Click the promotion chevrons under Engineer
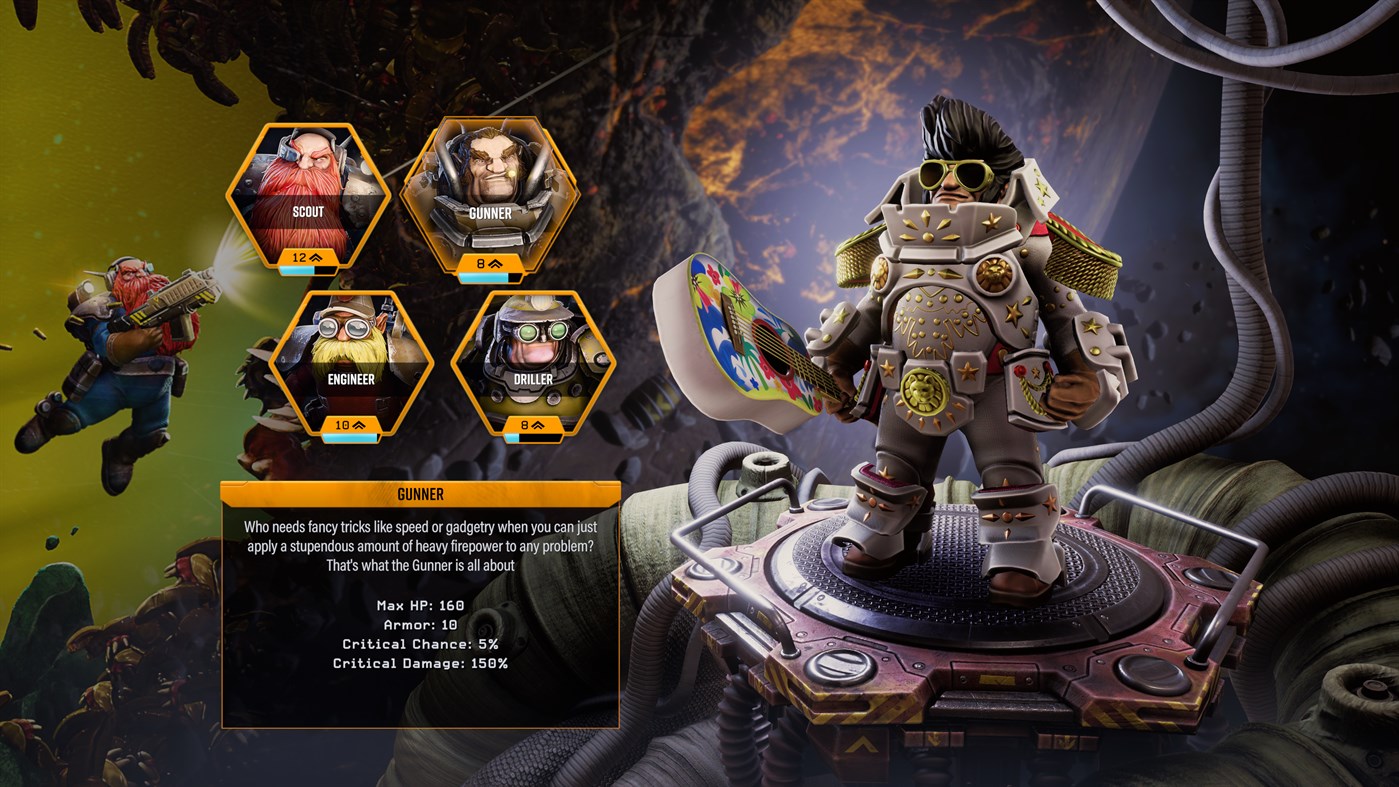Screen dimensions: 1399x787 click(358, 426)
